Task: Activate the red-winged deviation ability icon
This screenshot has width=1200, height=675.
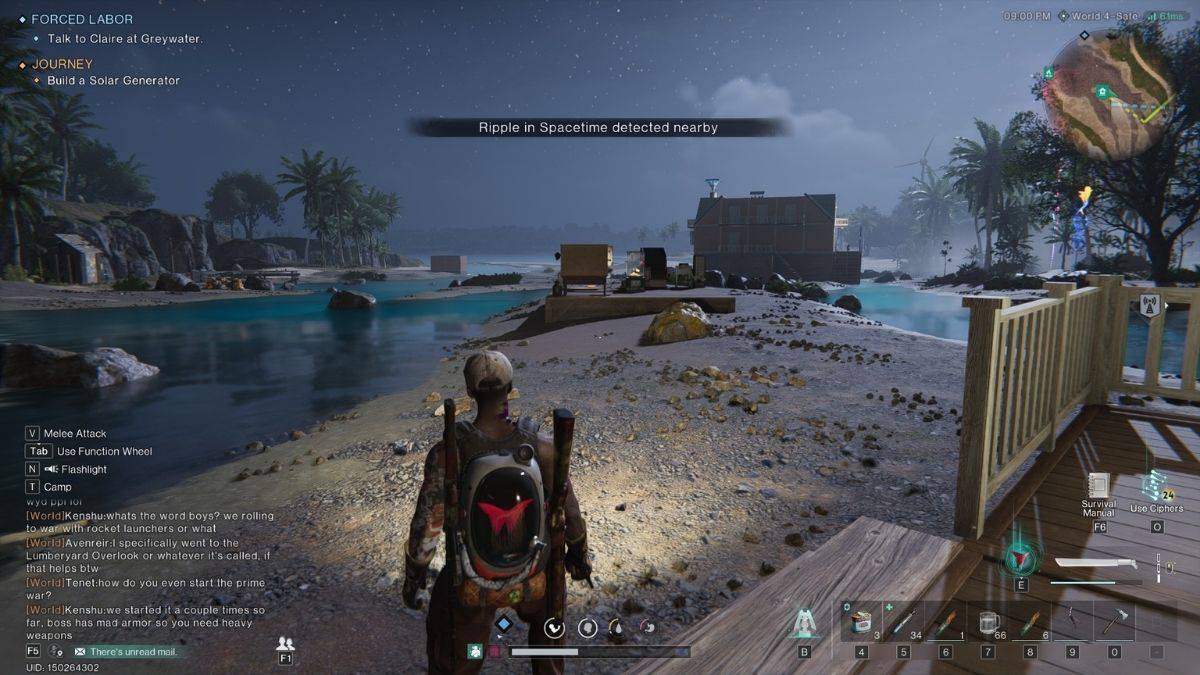Action: (1021, 556)
